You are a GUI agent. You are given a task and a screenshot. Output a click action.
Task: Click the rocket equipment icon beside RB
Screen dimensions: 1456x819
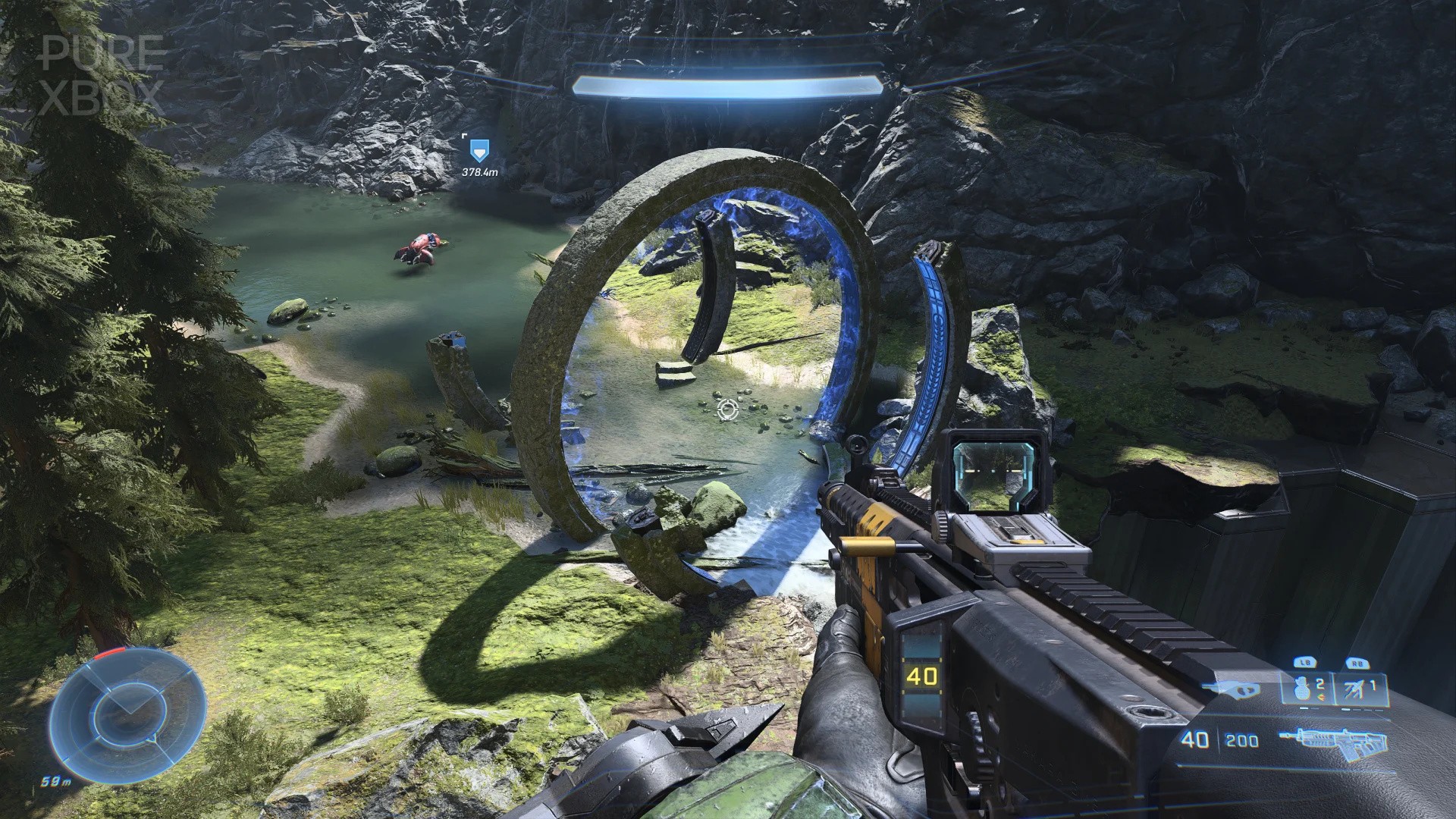(x=1354, y=689)
